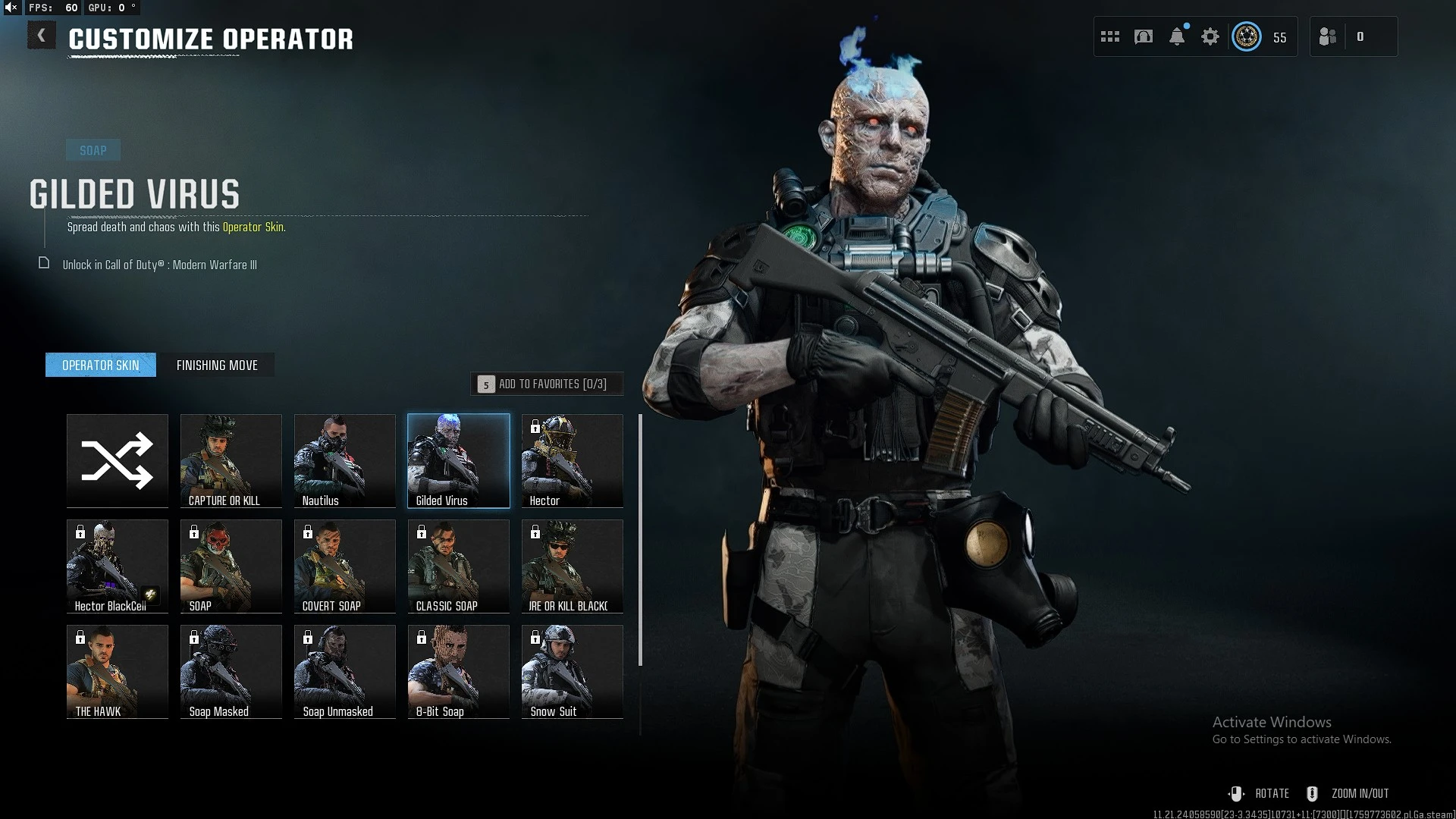Select The Hawk operator skin
The width and height of the screenshot is (1456, 819).
pos(118,671)
